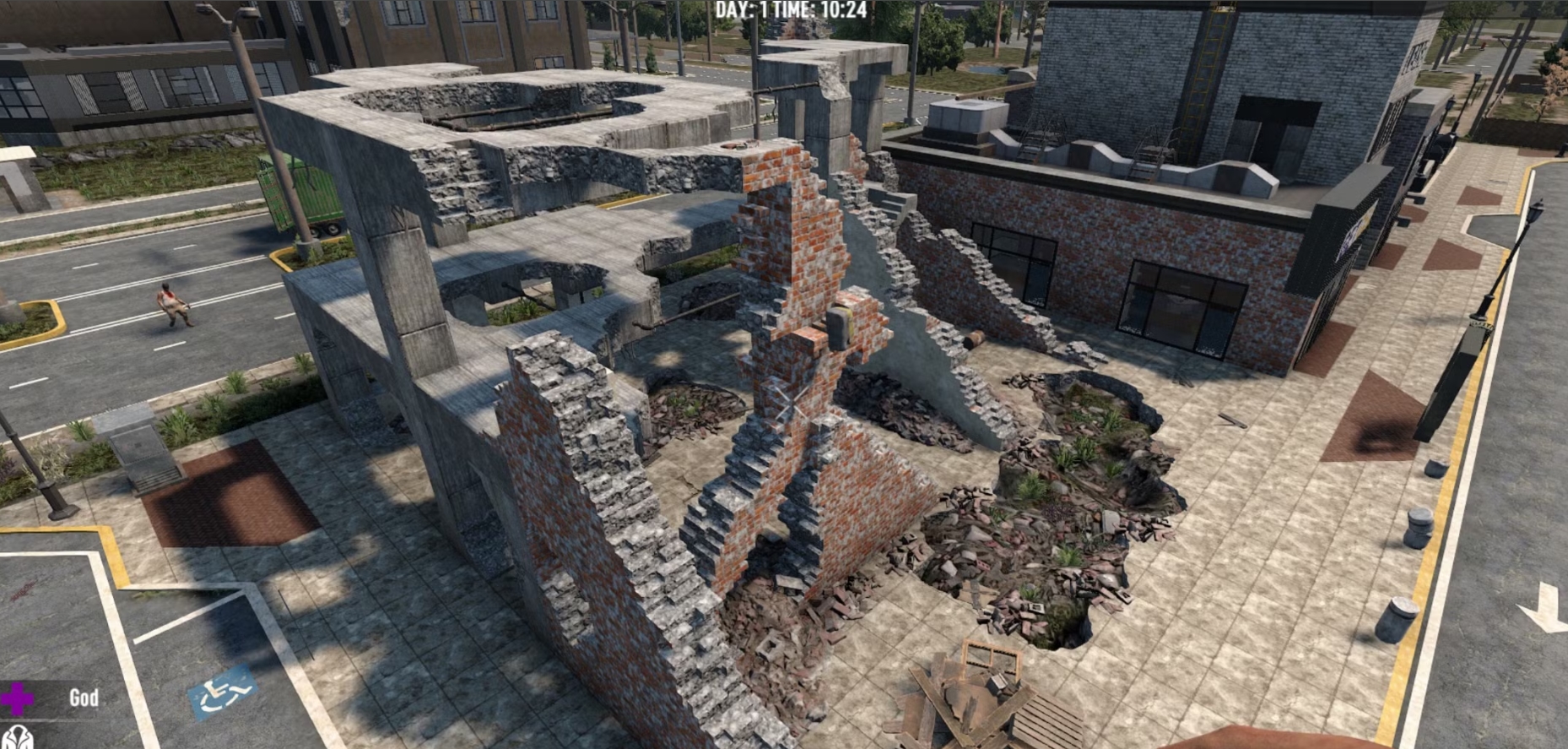Click the purple cross God mode icon
Screen dimensions: 1568x749
15,698
